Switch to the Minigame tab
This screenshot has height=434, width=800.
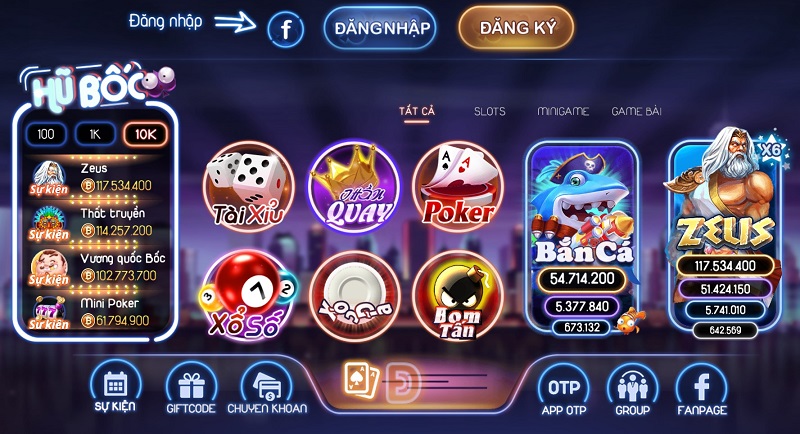pyautogui.click(x=562, y=111)
